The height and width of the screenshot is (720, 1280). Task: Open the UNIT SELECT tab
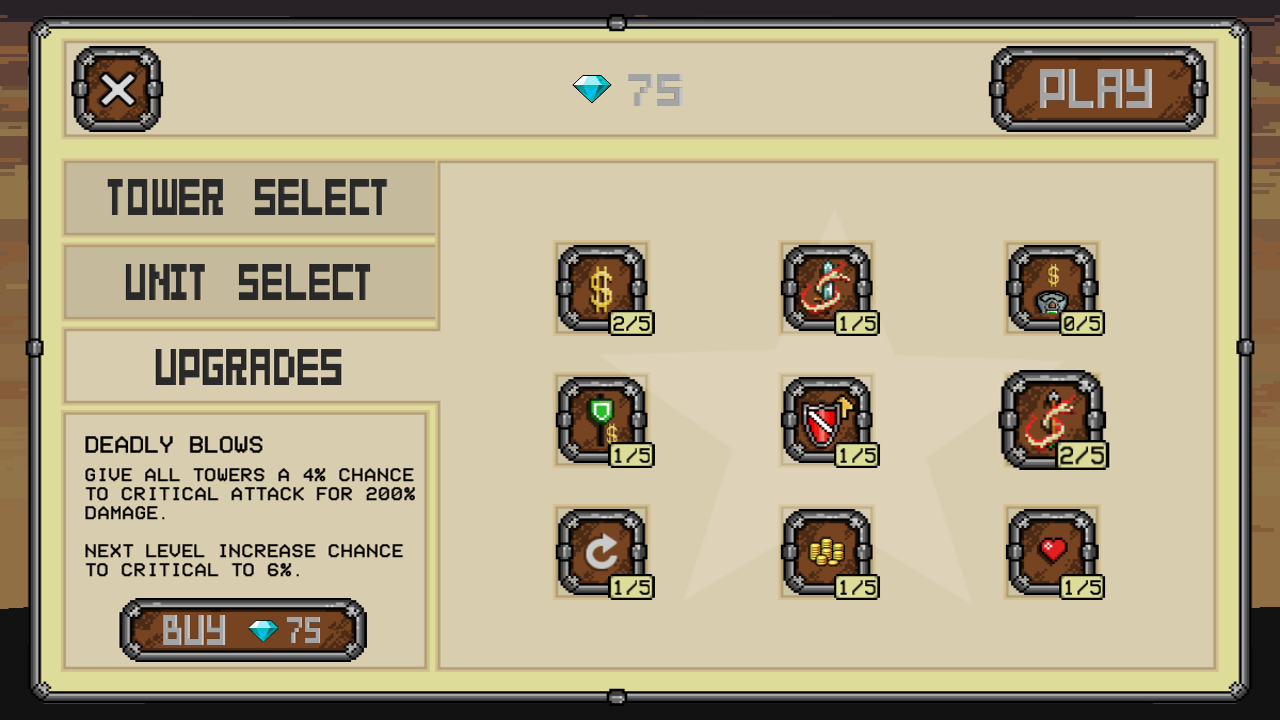250,281
